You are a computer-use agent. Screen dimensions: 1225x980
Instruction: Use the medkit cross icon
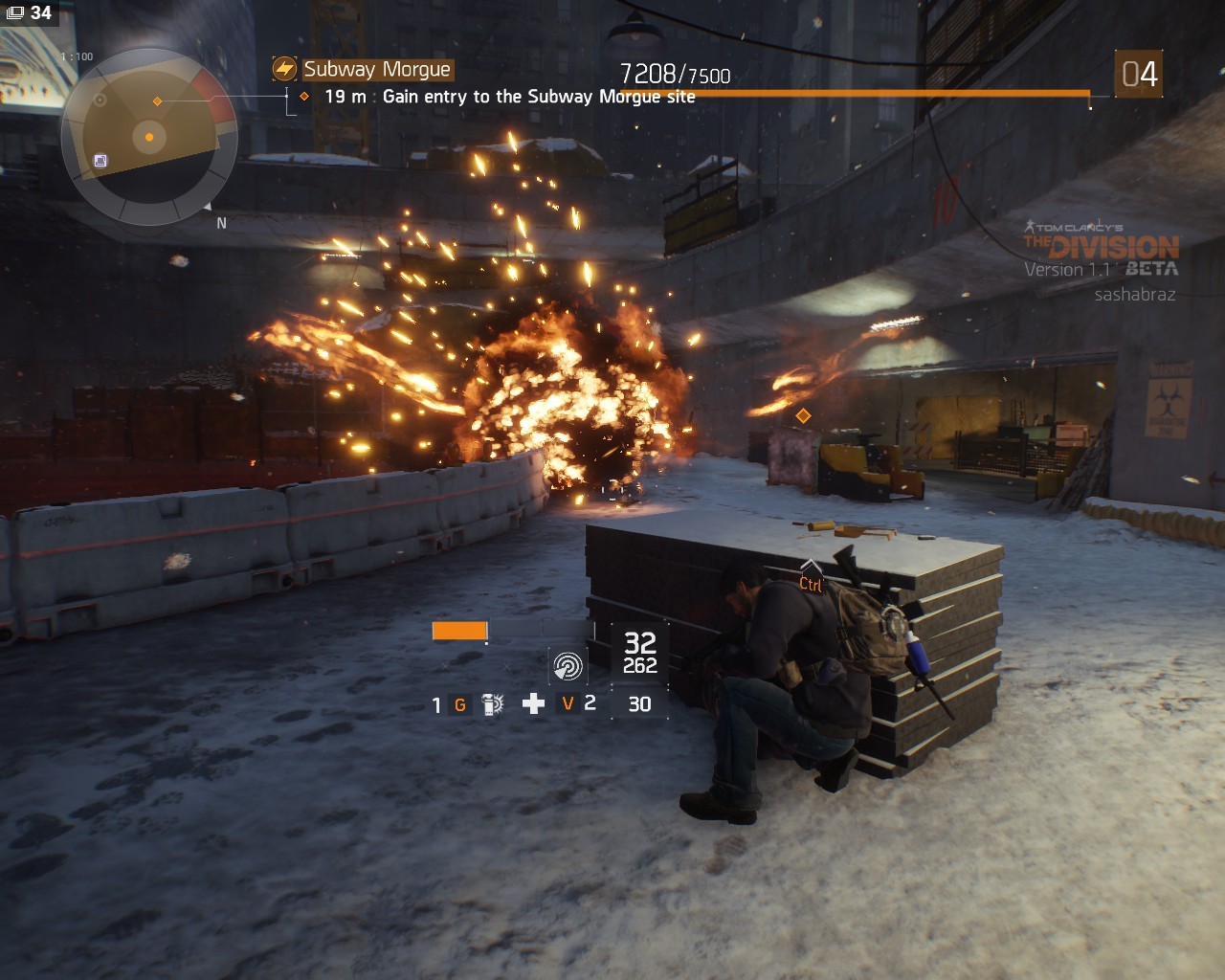533,704
